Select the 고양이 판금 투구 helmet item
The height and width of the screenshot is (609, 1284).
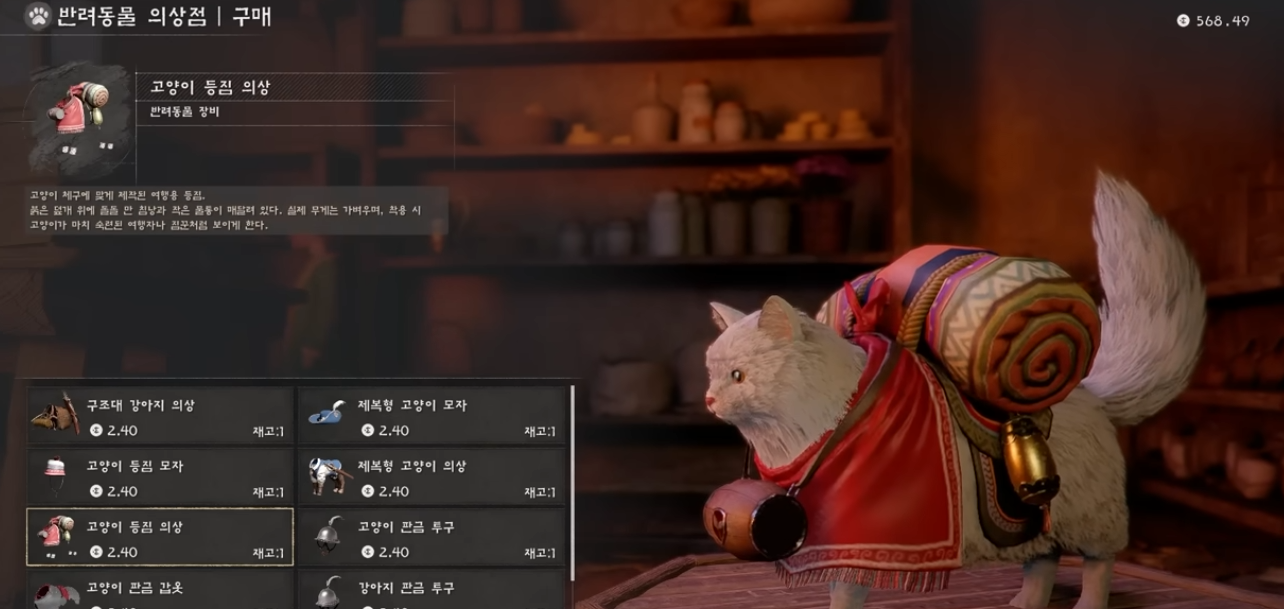pyautogui.click(x=432, y=537)
